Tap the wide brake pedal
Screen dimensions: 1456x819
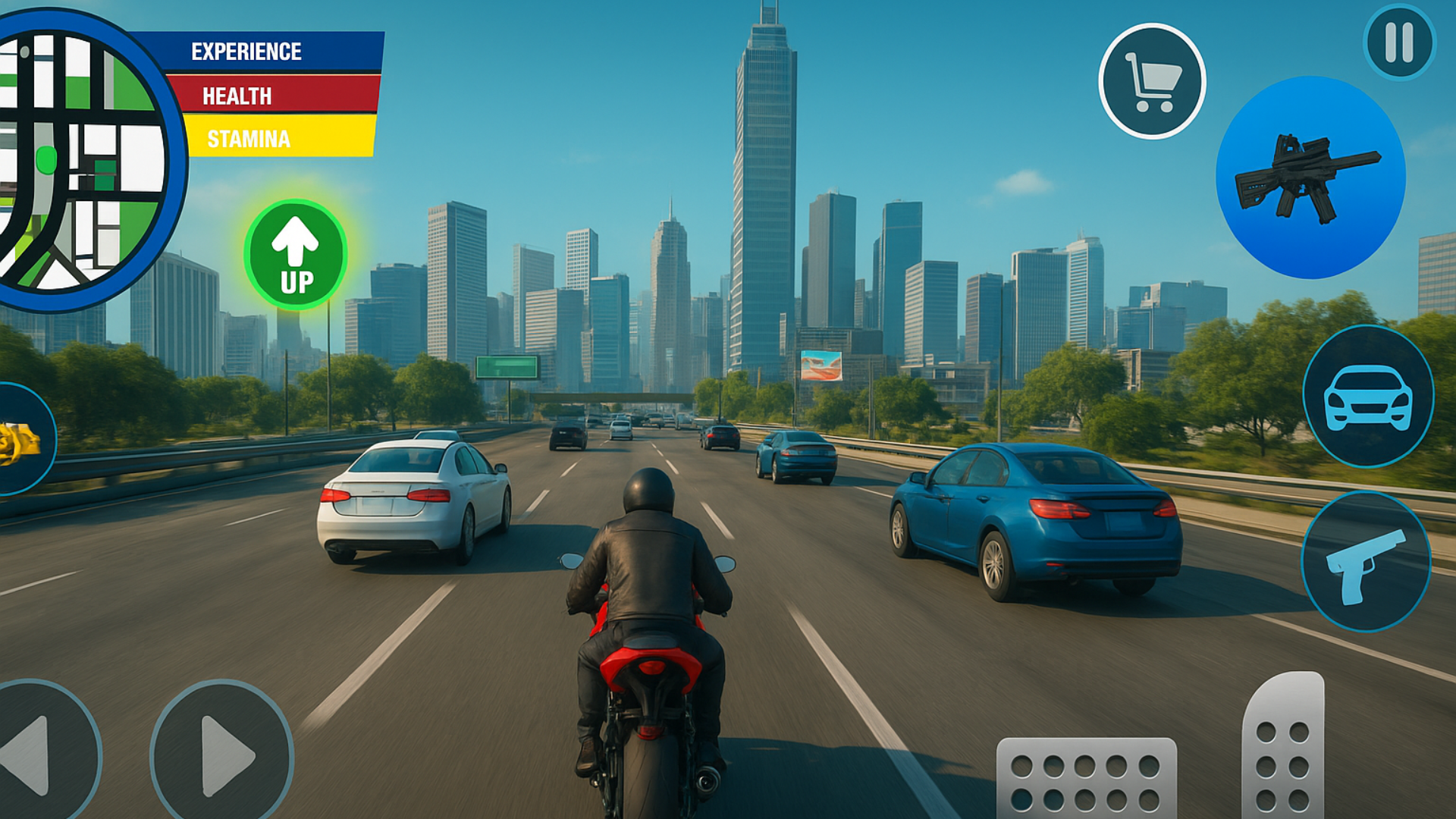[1086, 777]
